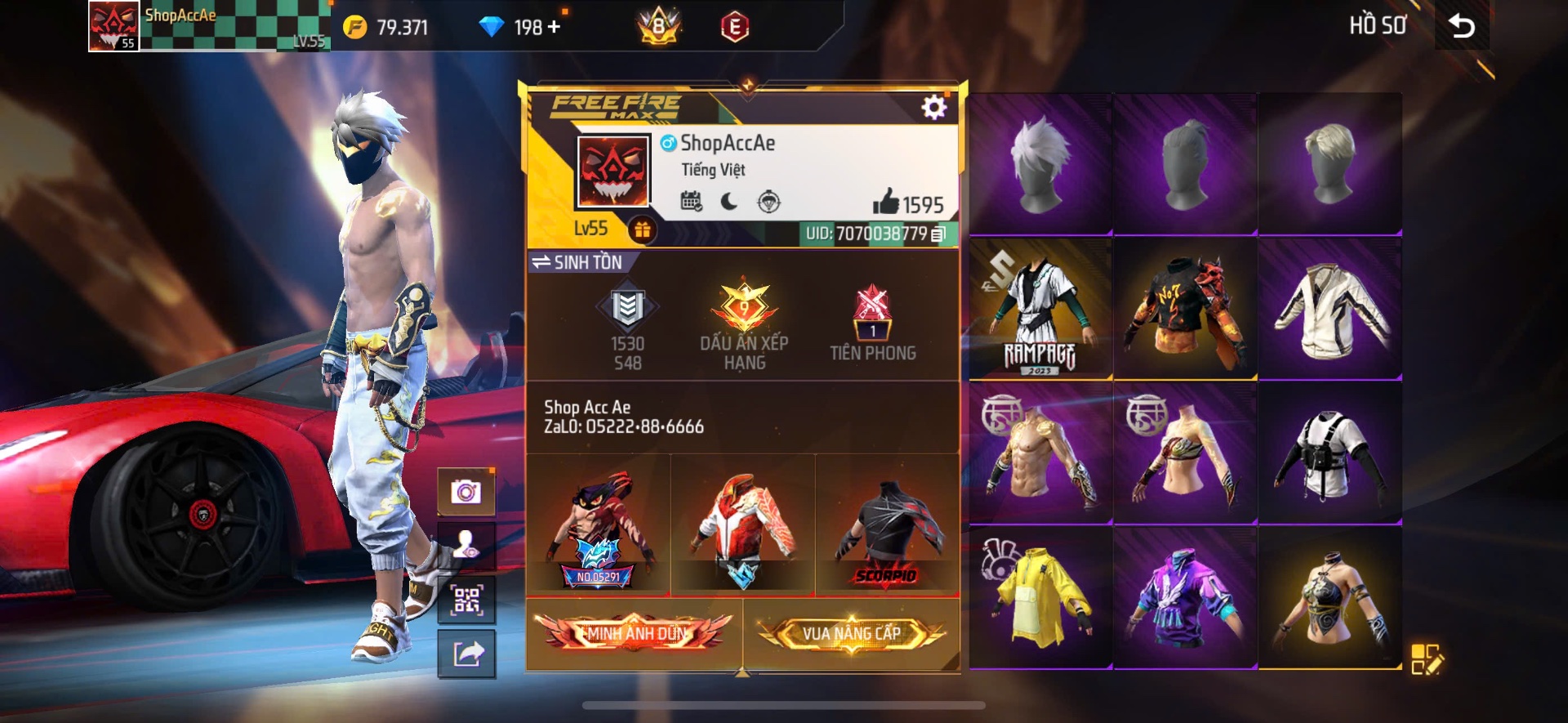The height and width of the screenshot is (723, 1568).
Task: Edit the outfit collection layout
Action: pyautogui.click(x=1426, y=658)
